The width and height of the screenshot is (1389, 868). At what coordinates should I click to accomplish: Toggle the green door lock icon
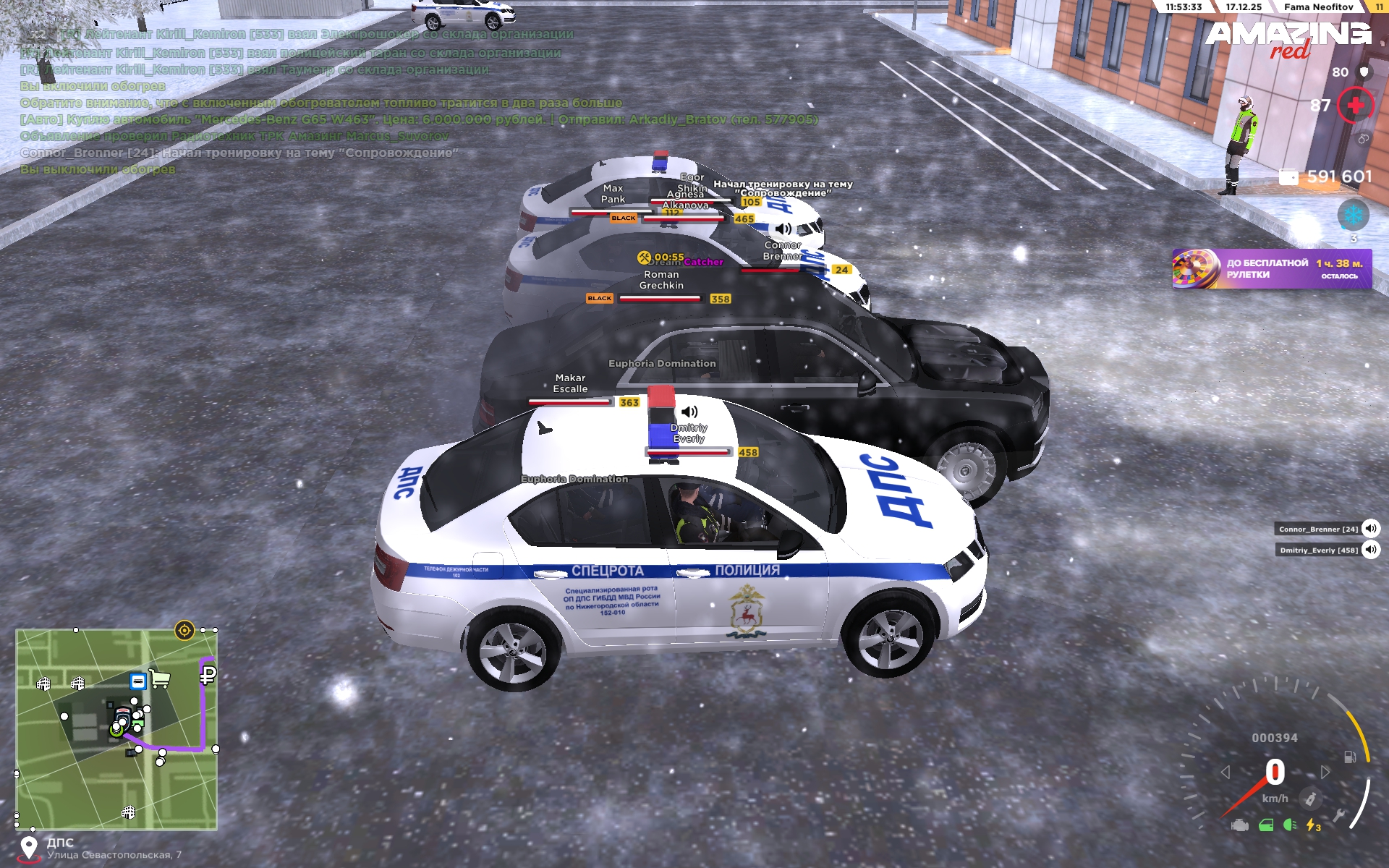point(1266,825)
